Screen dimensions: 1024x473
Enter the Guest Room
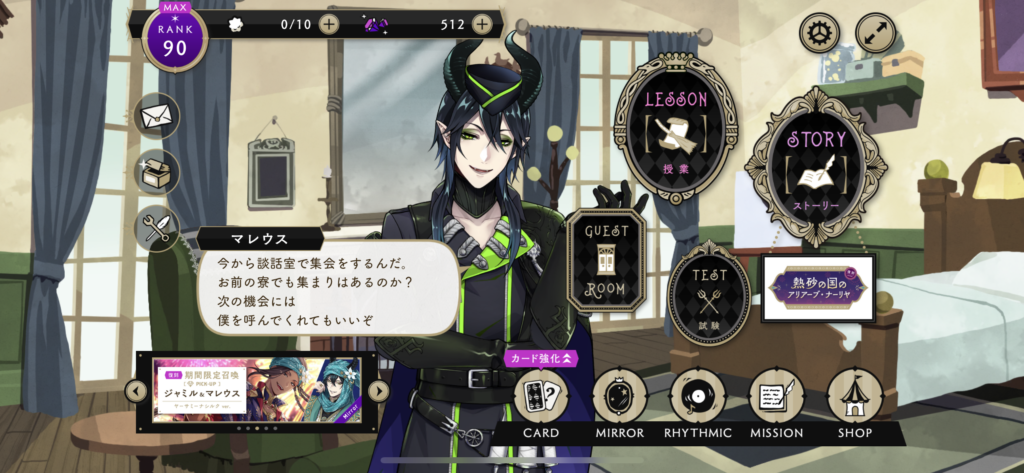[606, 259]
